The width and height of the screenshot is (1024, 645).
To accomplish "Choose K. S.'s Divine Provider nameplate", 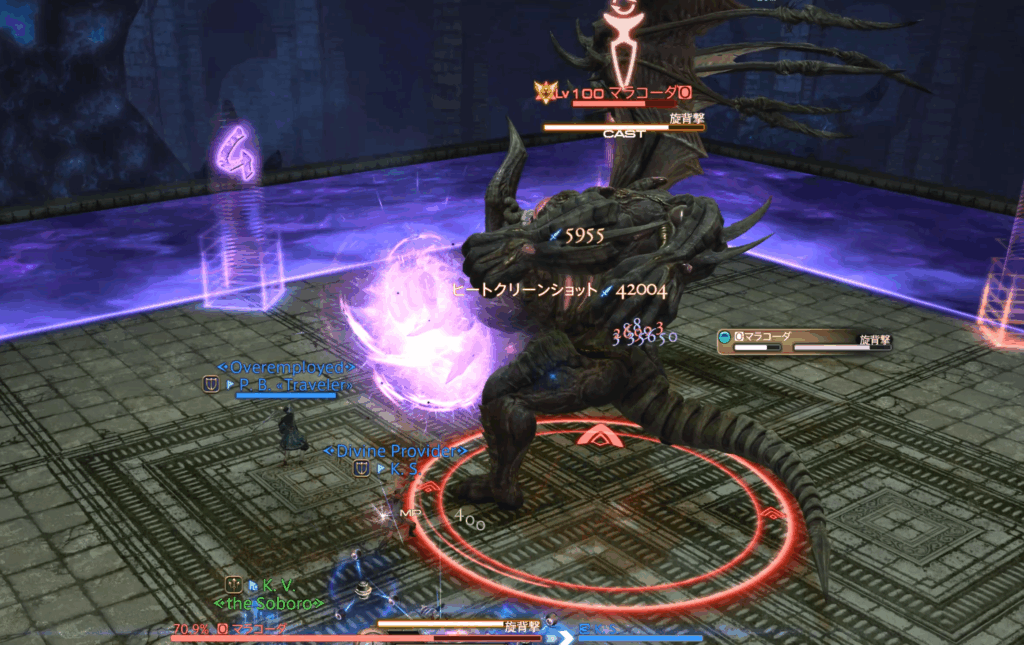I will coord(402,467).
